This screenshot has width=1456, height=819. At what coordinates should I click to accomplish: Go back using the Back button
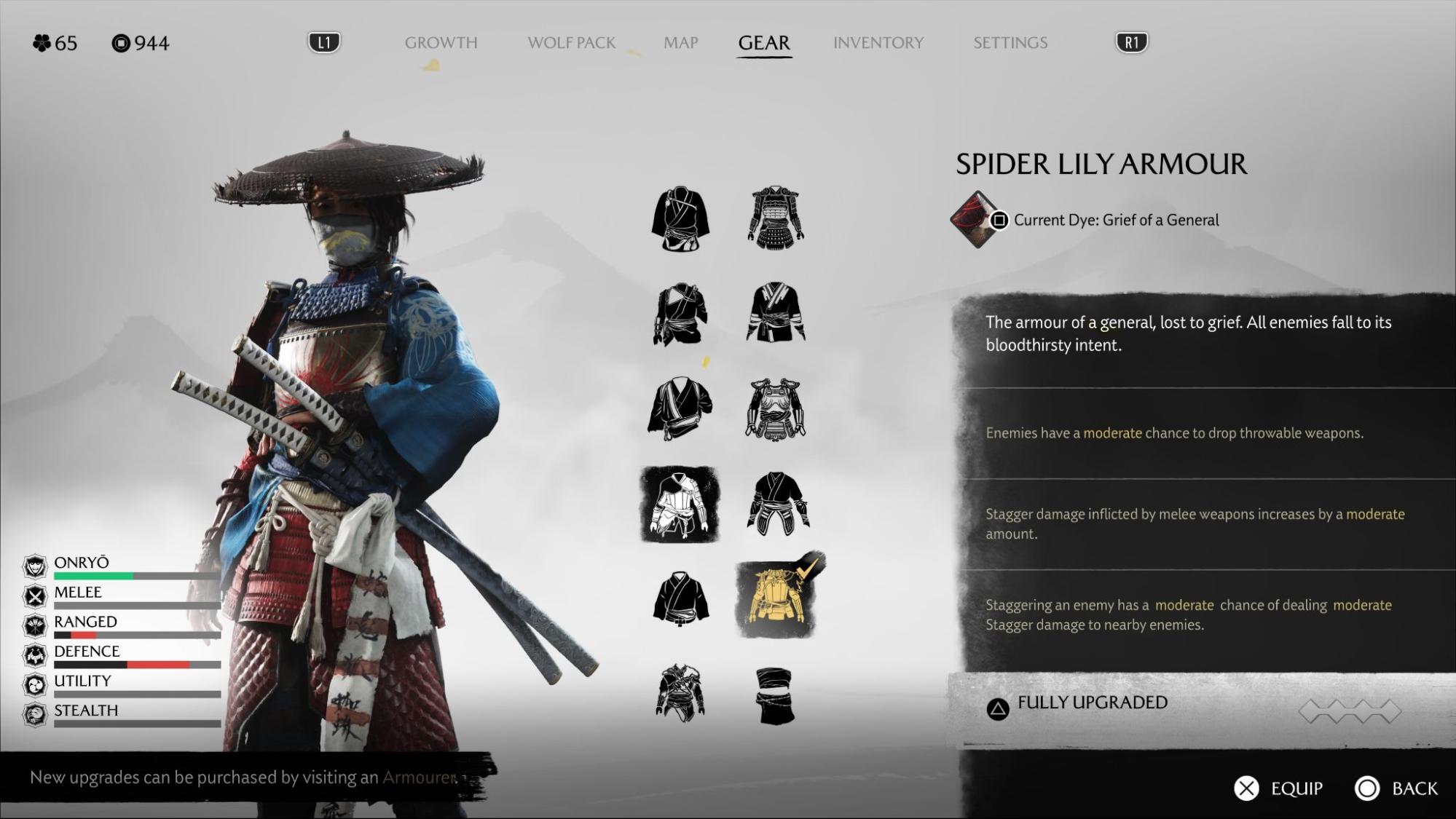click(x=1414, y=788)
